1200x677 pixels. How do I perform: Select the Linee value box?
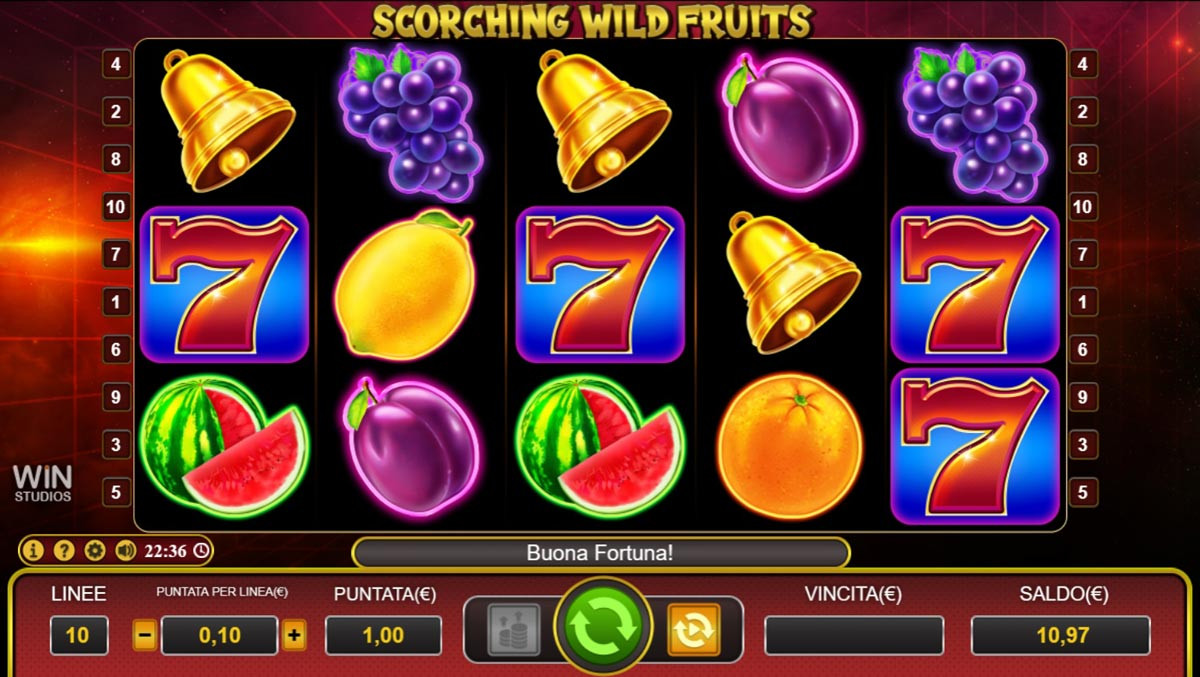[79, 635]
